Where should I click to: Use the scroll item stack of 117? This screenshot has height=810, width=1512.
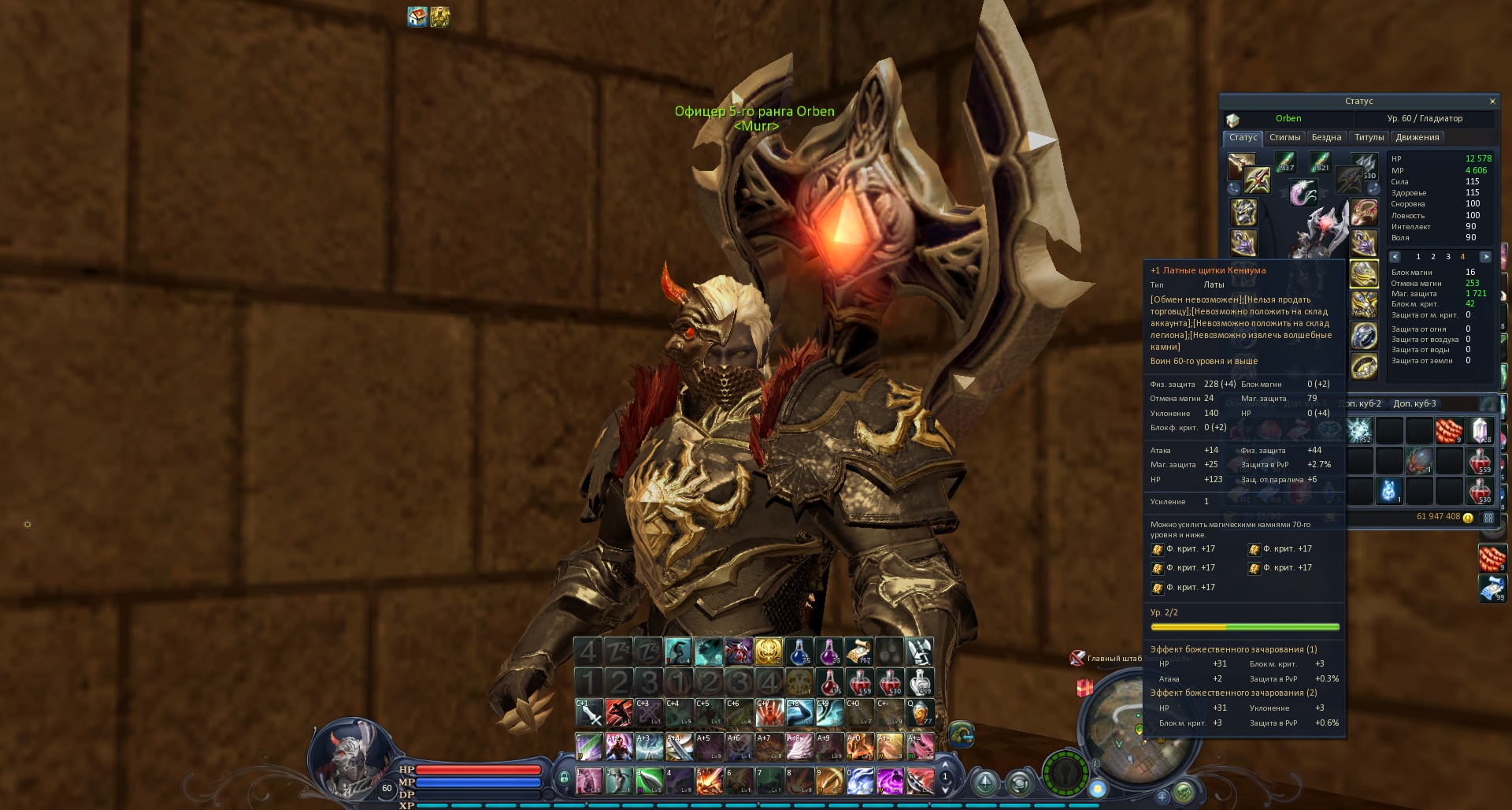[858, 652]
